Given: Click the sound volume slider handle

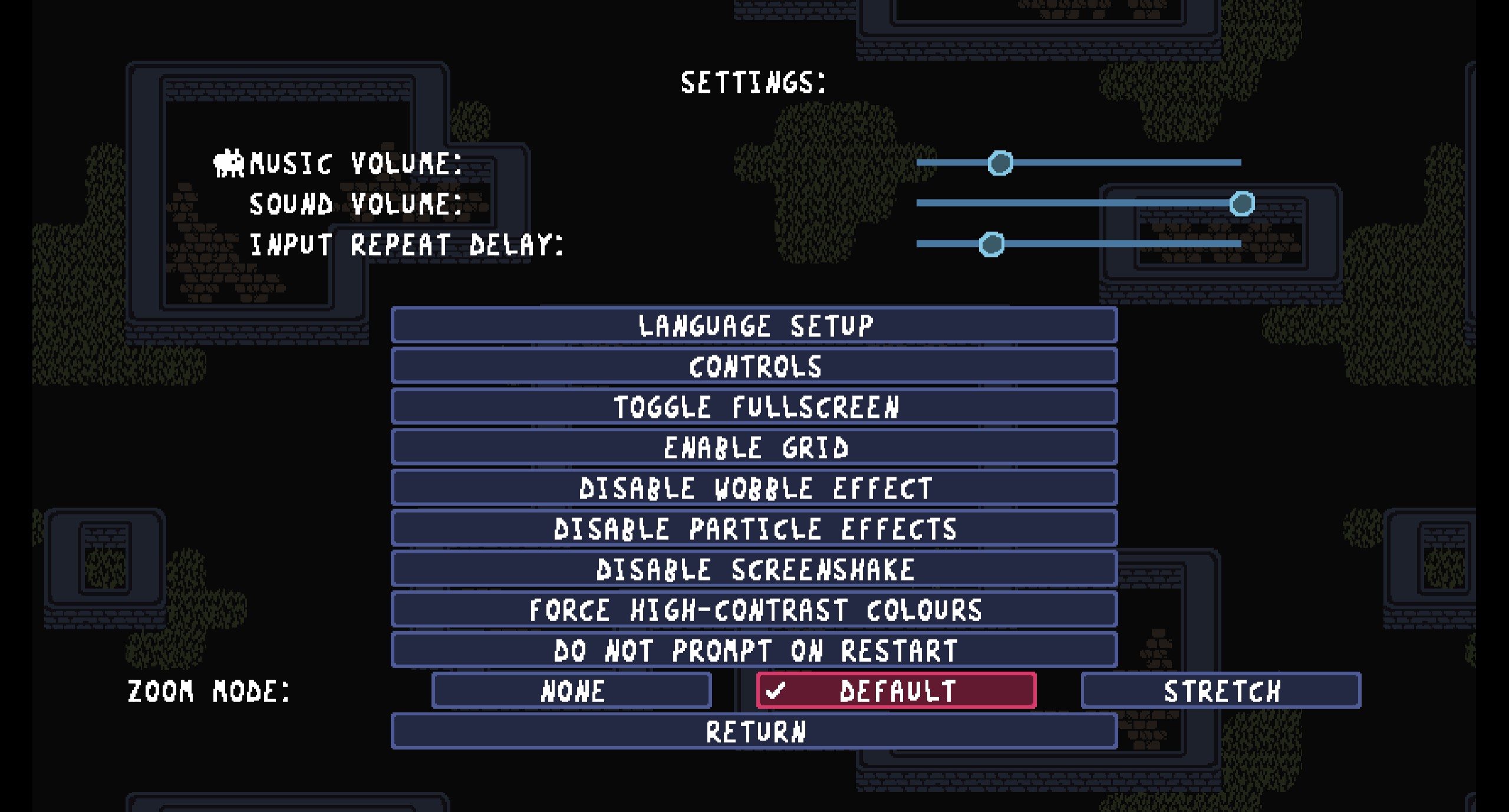Looking at the screenshot, I should tap(1242, 204).
